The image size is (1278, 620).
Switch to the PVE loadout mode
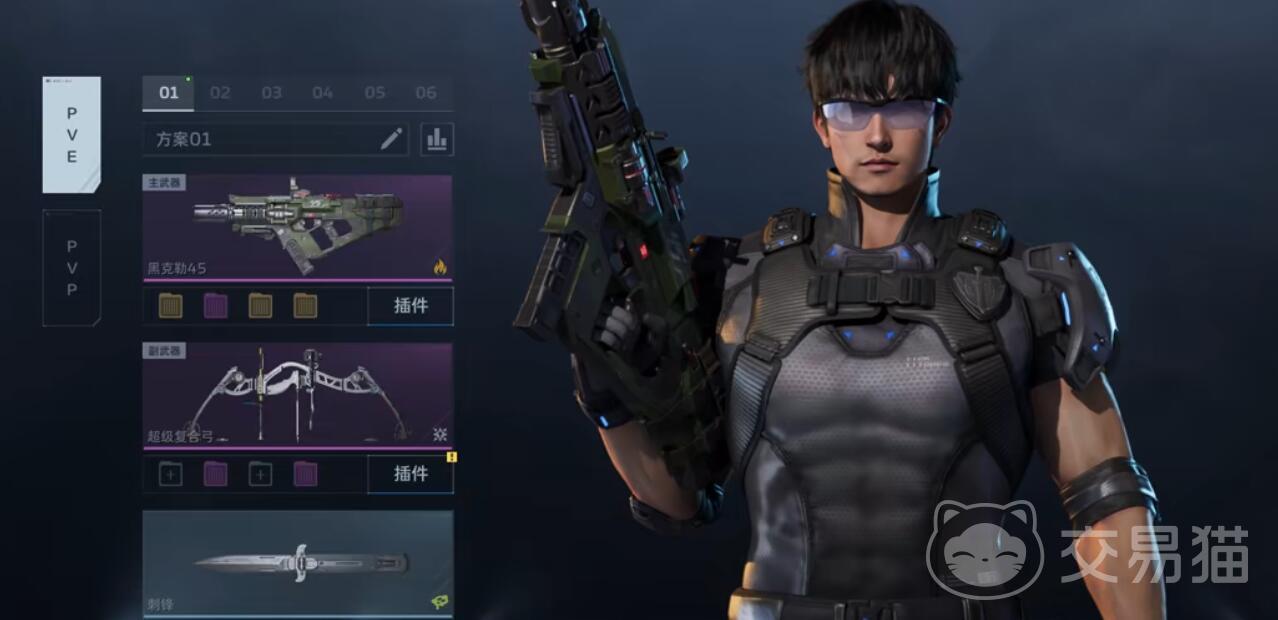(71, 135)
